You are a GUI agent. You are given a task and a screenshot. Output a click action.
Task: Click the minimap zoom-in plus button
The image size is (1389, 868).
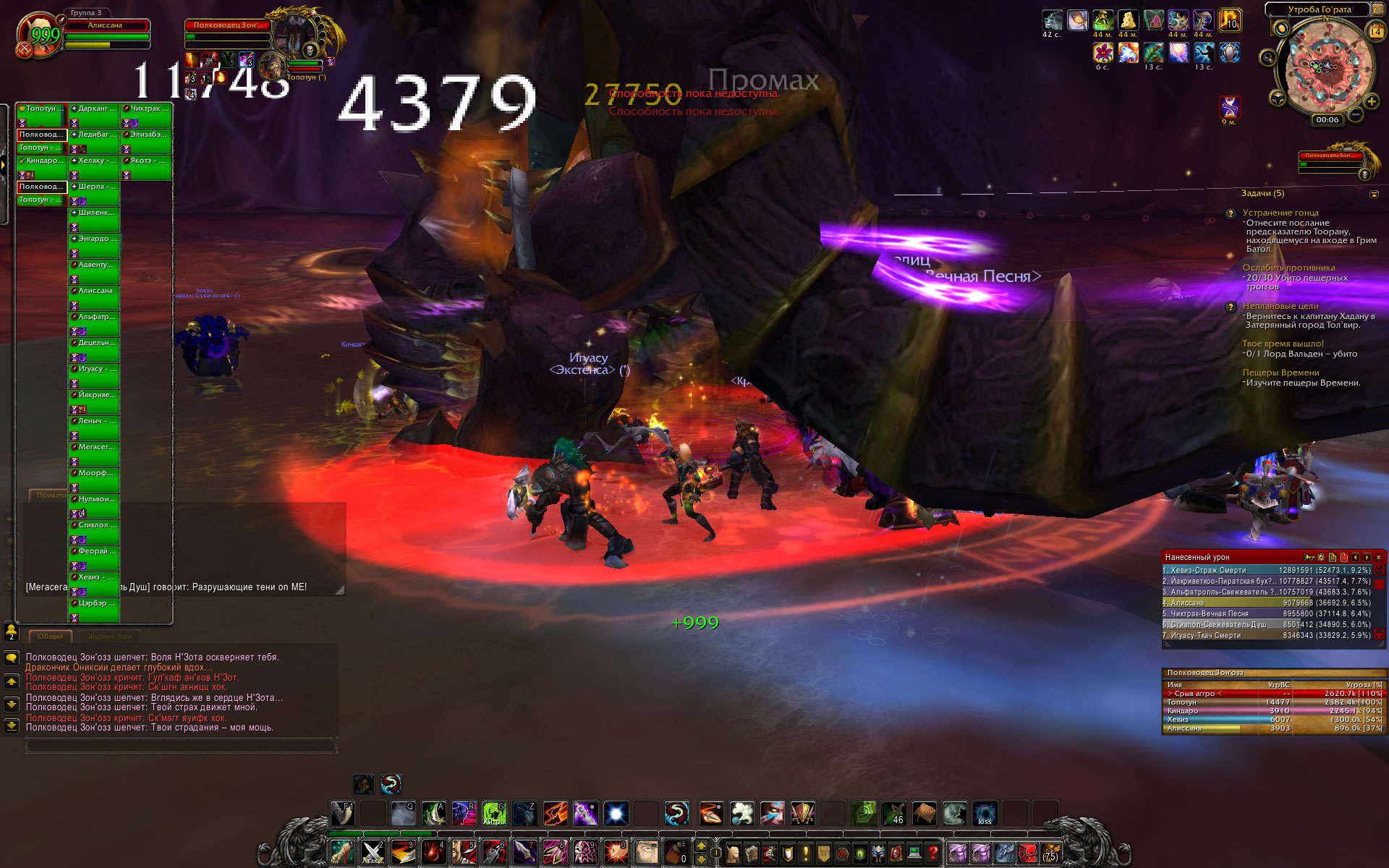coord(1371,101)
